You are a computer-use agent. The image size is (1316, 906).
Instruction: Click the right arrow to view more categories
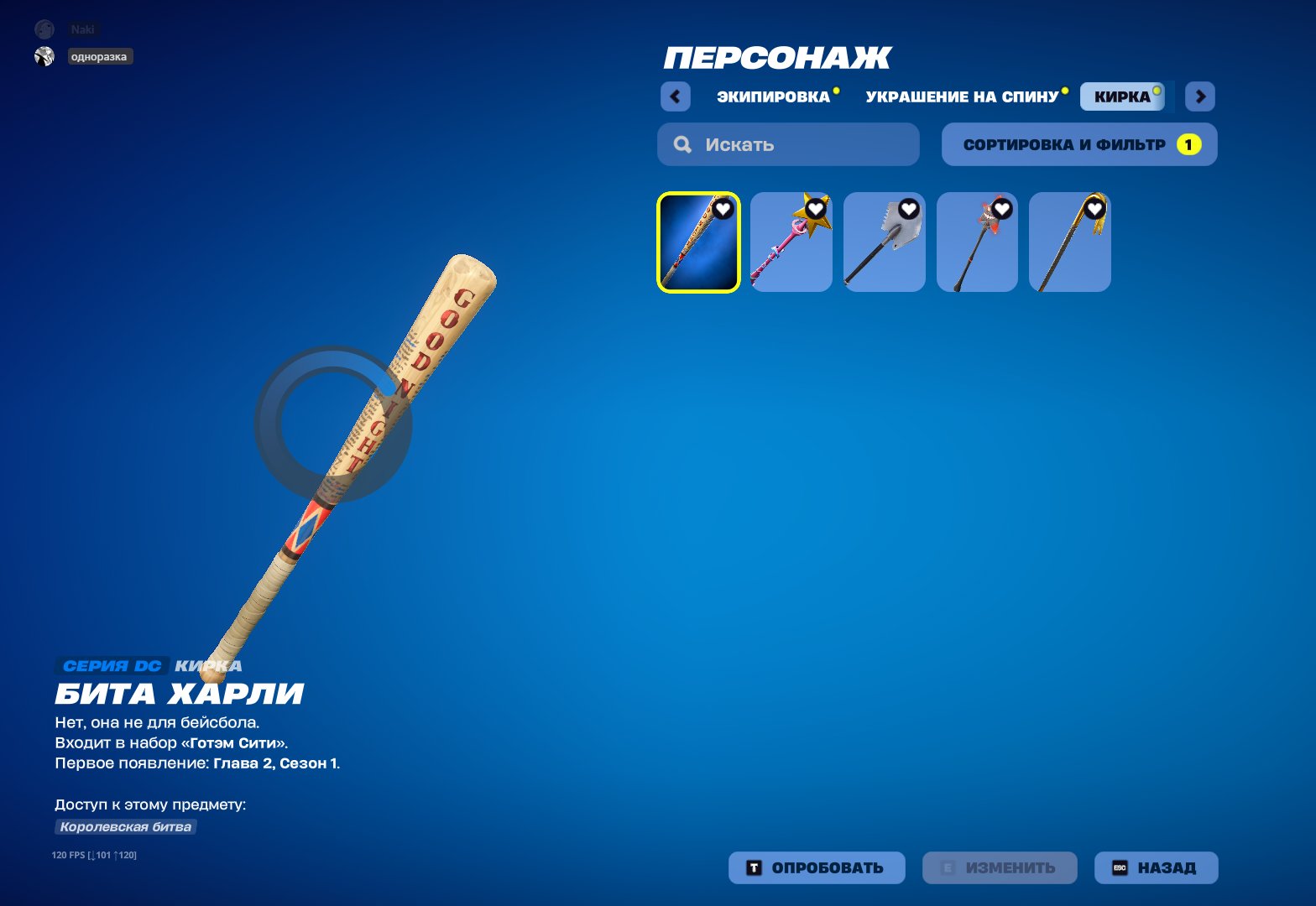click(x=1200, y=96)
